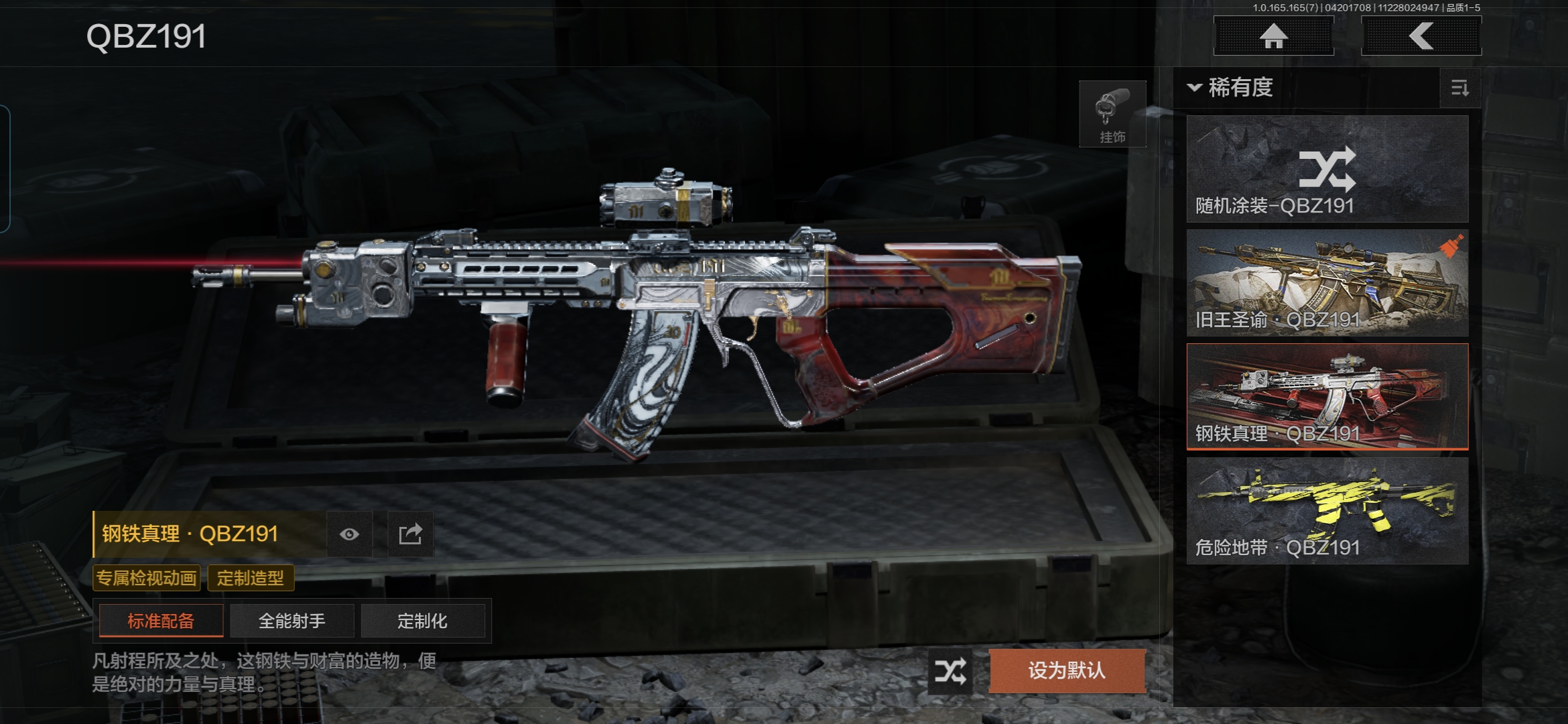The height and width of the screenshot is (724, 1568).
Task: Click the shuffle button beside 设为默认
Action: pyautogui.click(x=950, y=671)
